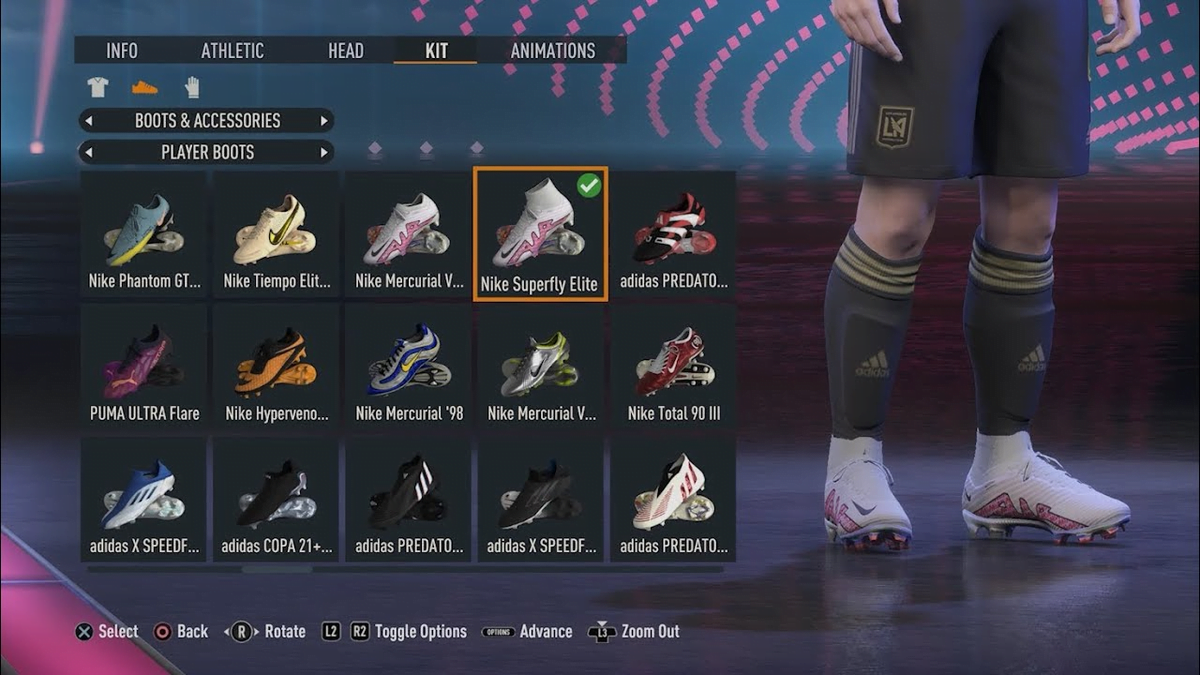Click the right arrow beside Boots & Accessories
The height and width of the screenshot is (675, 1200).
(x=324, y=121)
